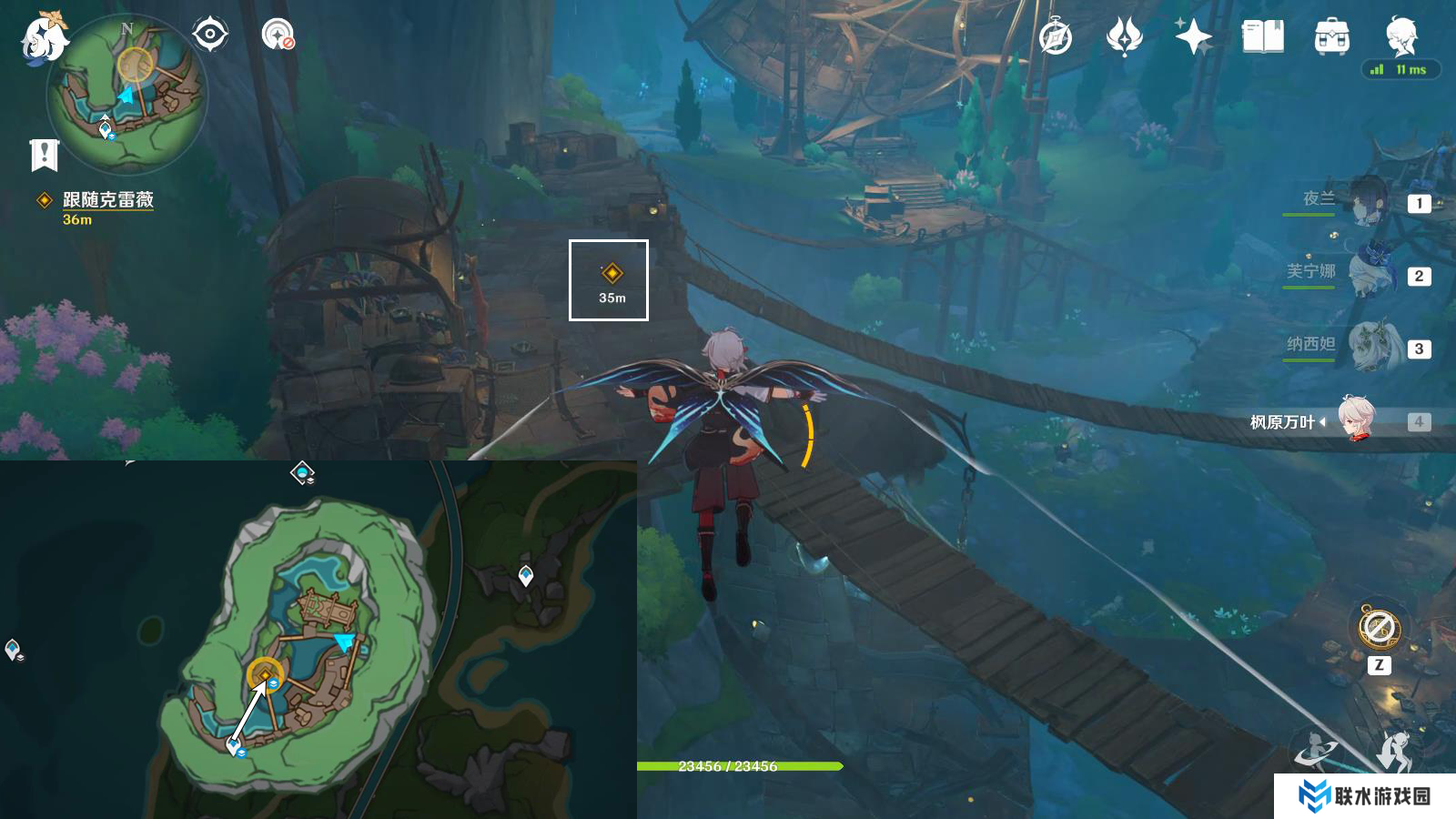The image size is (1456, 819).
Task: Toggle the eye-shaped view icon
Action: 209,35
